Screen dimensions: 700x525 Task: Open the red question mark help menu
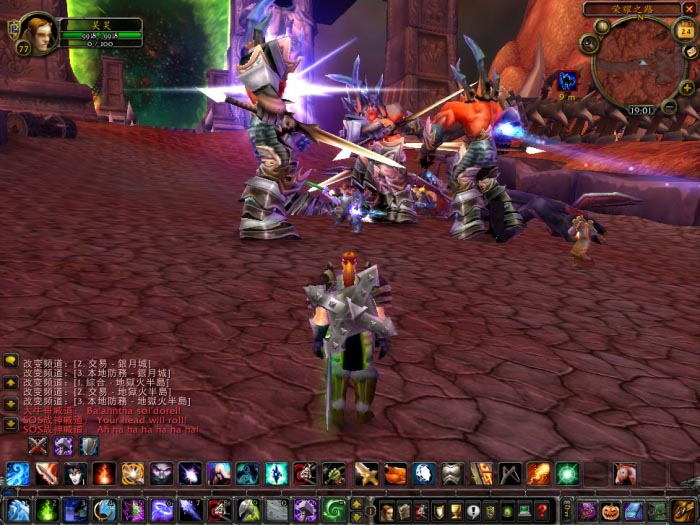(x=541, y=511)
